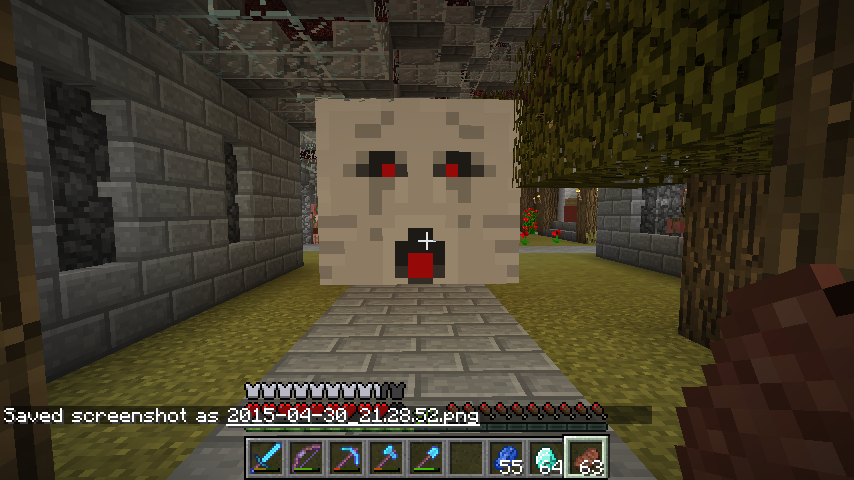Open the saved screenshot file link
Image resolution: width=854 pixels, height=480 pixels.
click(x=352, y=415)
